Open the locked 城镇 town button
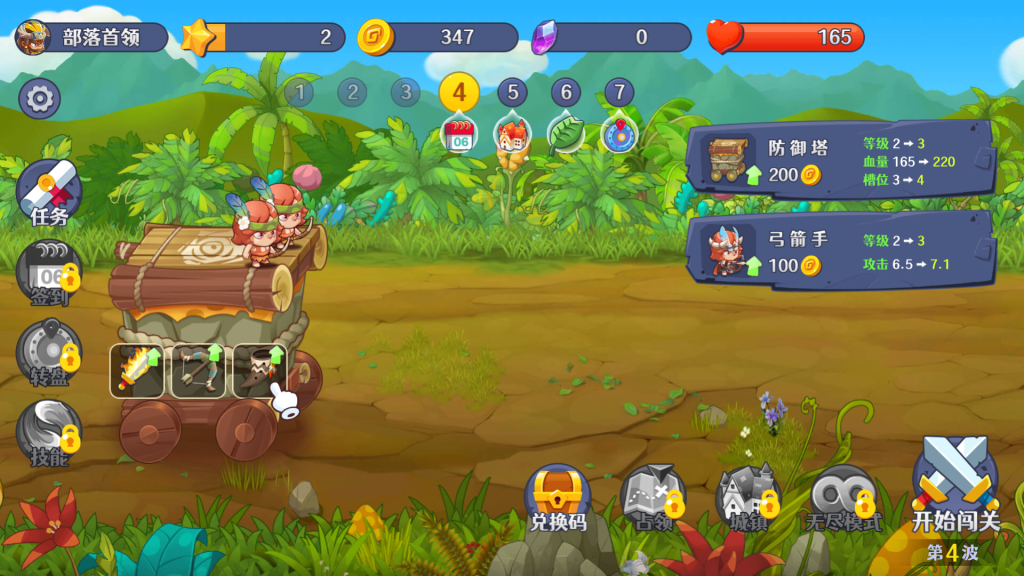This screenshot has height=576, width=1024. point(748,497)
